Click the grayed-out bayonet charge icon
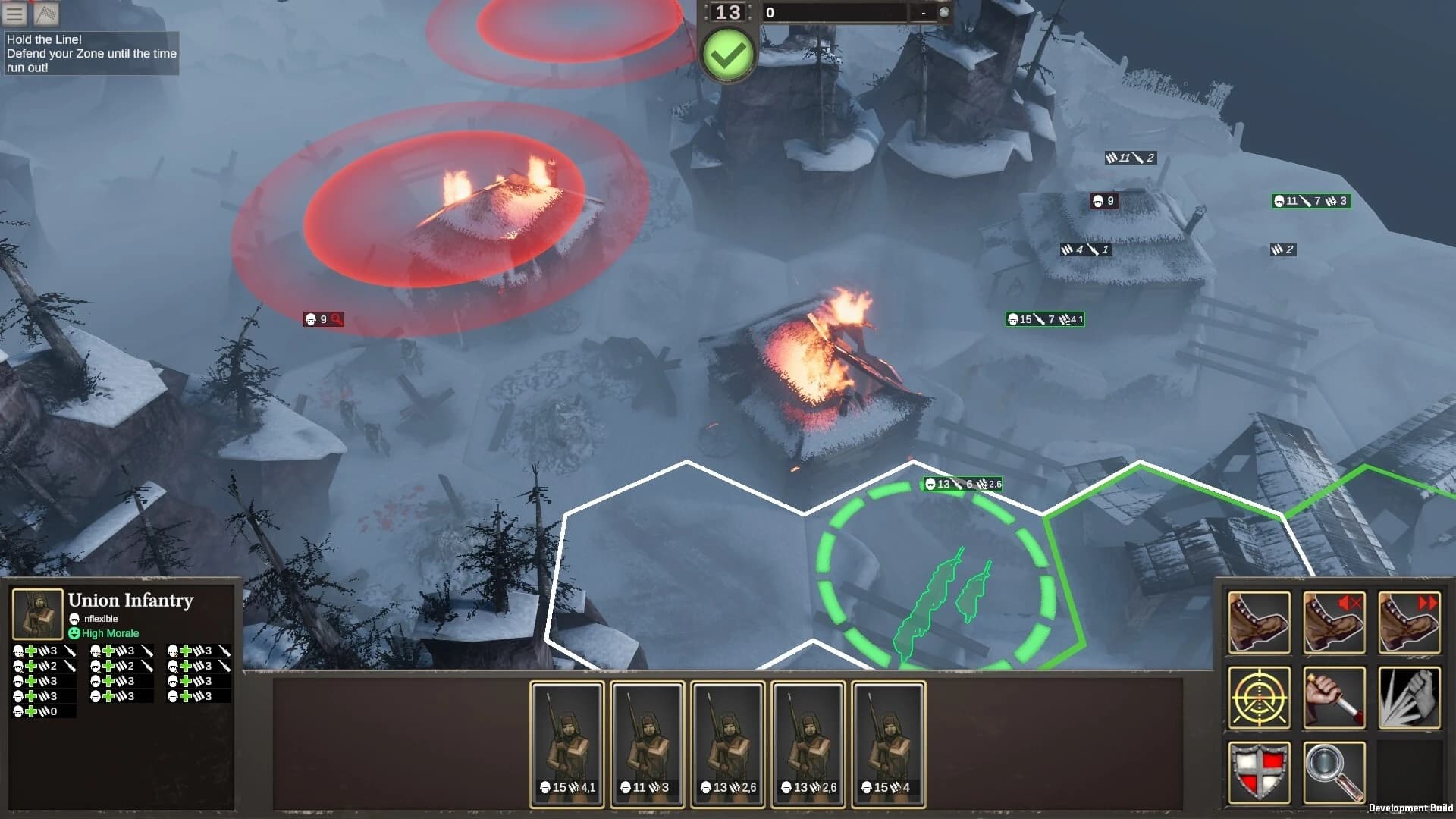This screenshot has width=1456, height=819. pos(1408,696)
